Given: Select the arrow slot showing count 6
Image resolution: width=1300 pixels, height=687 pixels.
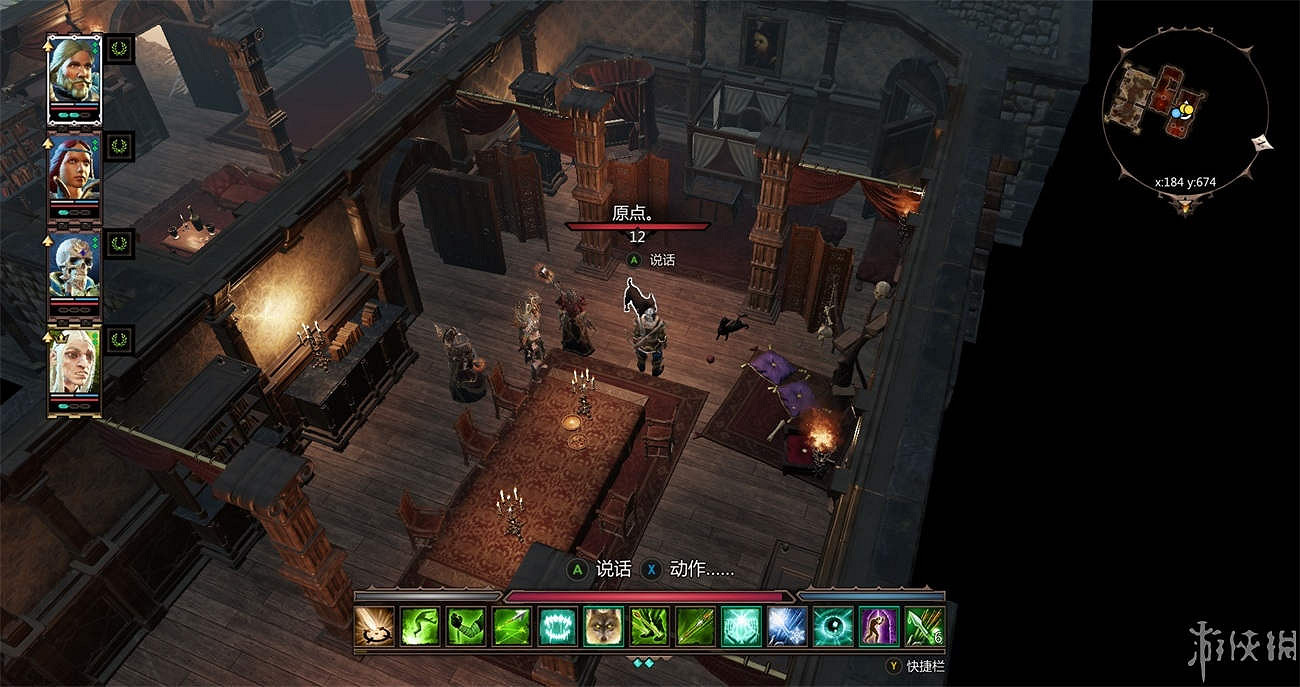Looking at the screenshot, I should (924, 627).
